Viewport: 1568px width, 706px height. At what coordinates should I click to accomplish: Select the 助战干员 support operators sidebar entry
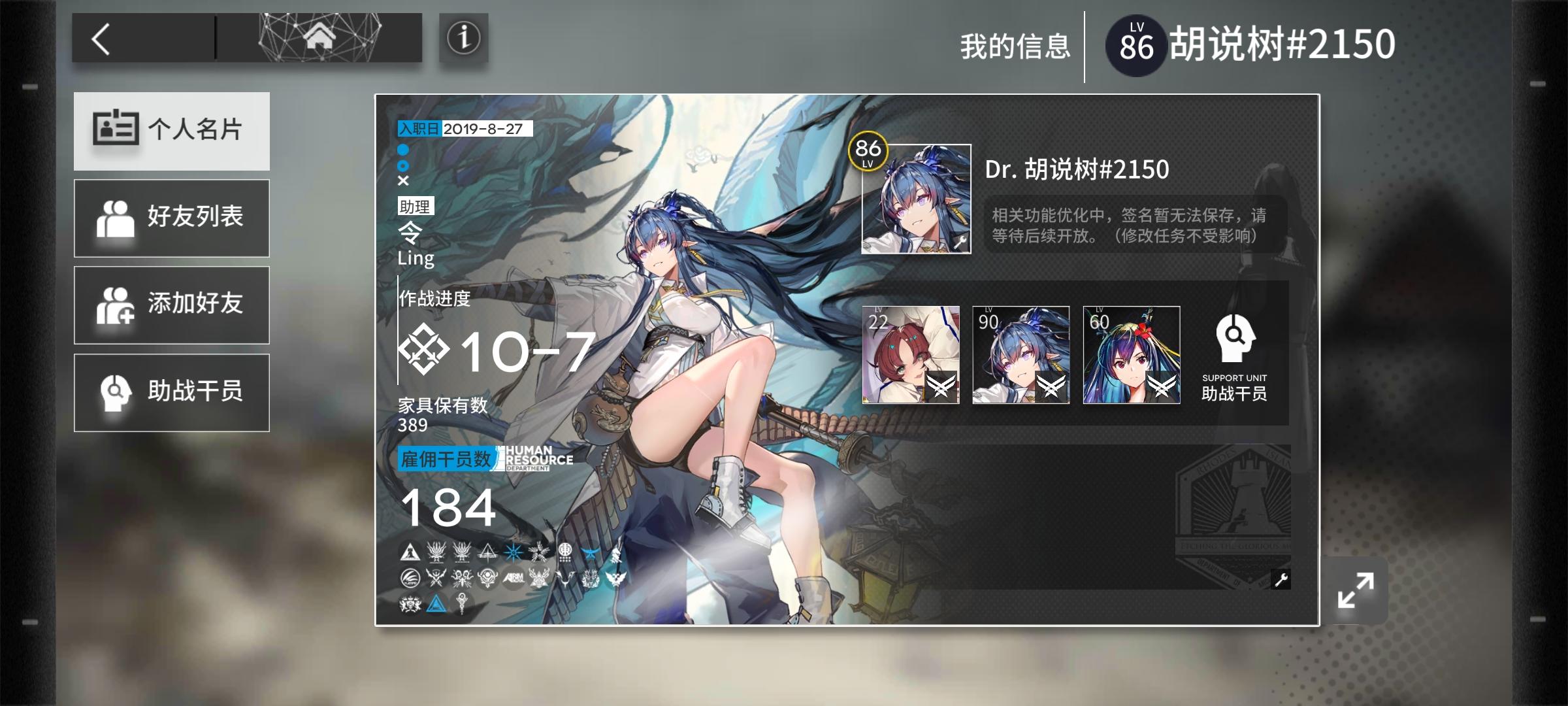click(172, 392)
